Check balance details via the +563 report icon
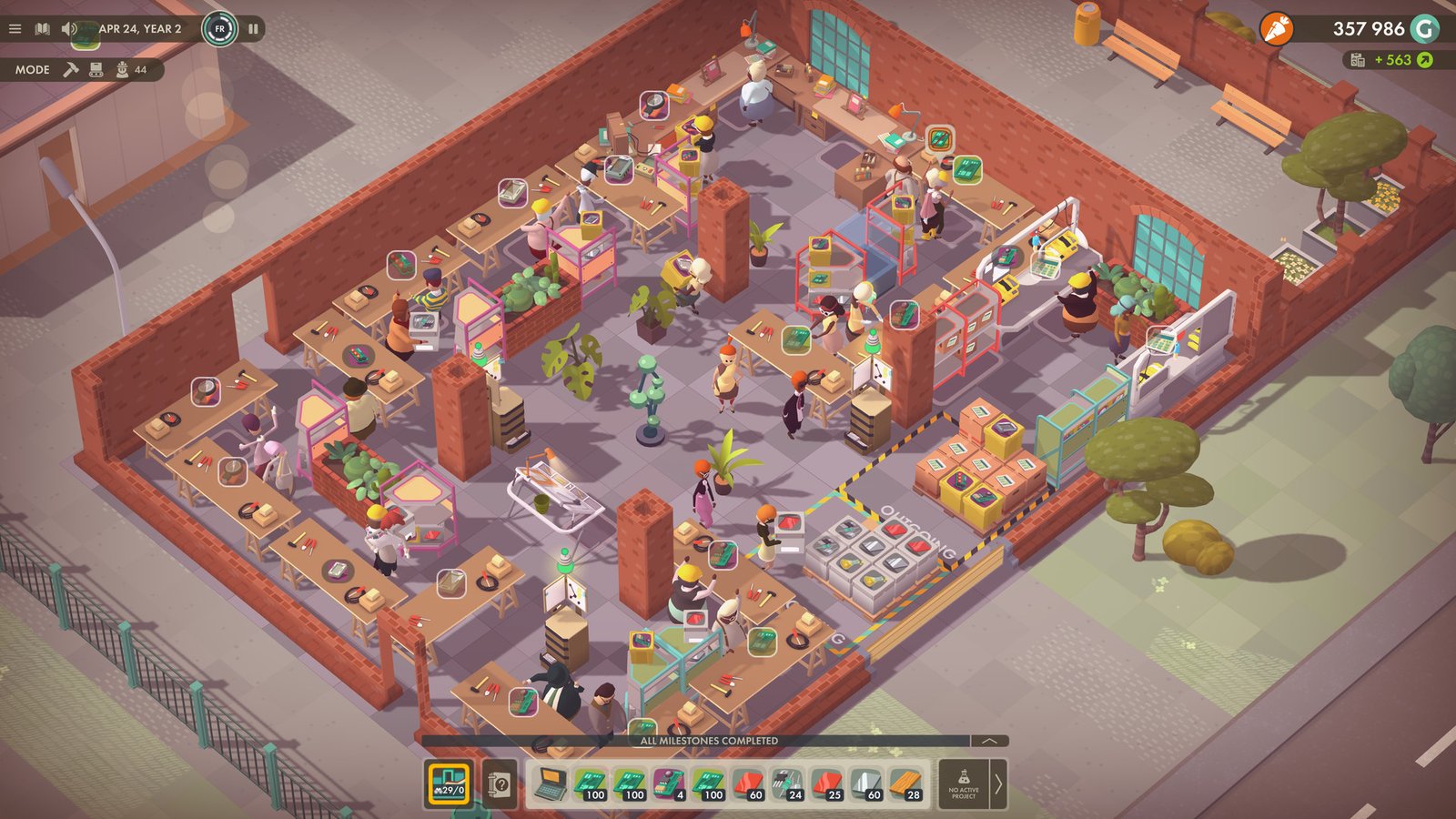1456x819 pixels. pos(1358,60)
